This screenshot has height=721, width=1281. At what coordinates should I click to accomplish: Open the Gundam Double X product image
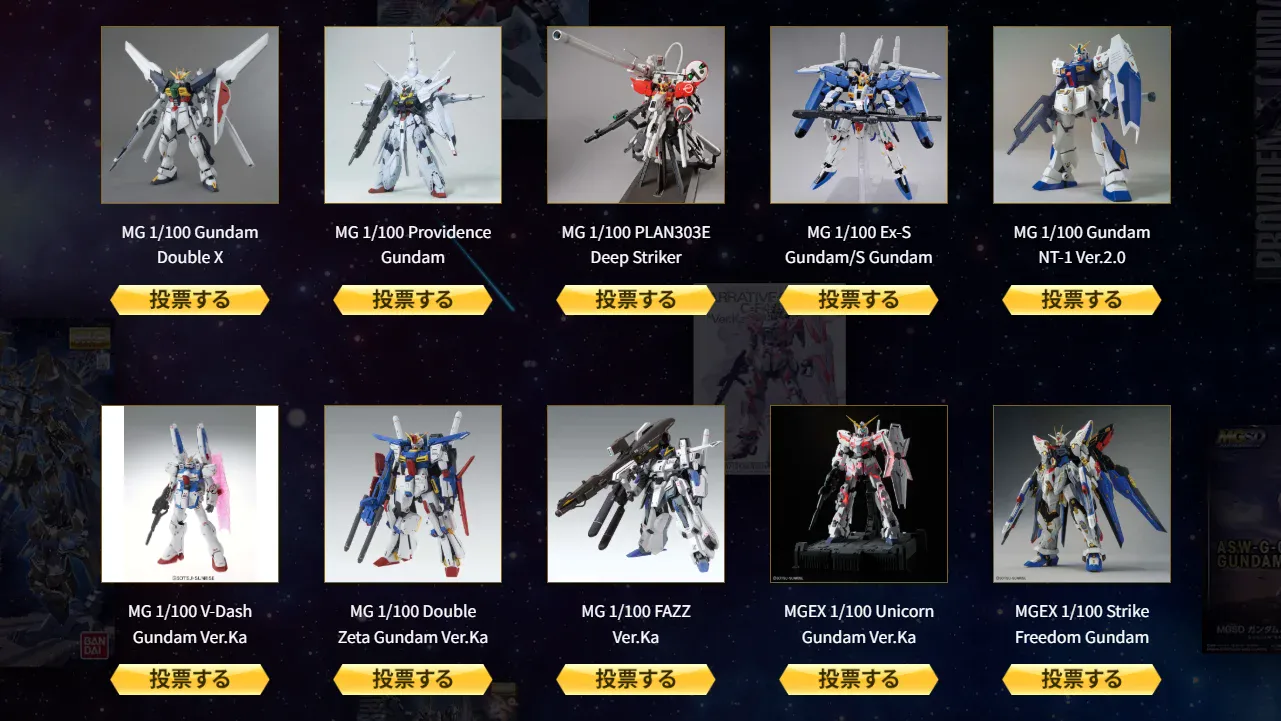[190, 114]
